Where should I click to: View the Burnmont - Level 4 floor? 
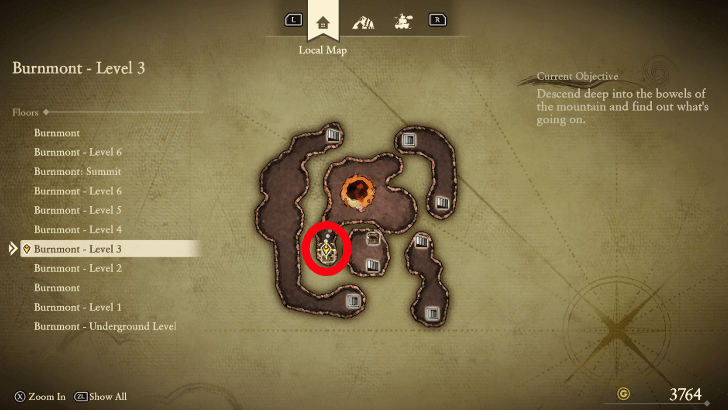(x=78, y=229)
